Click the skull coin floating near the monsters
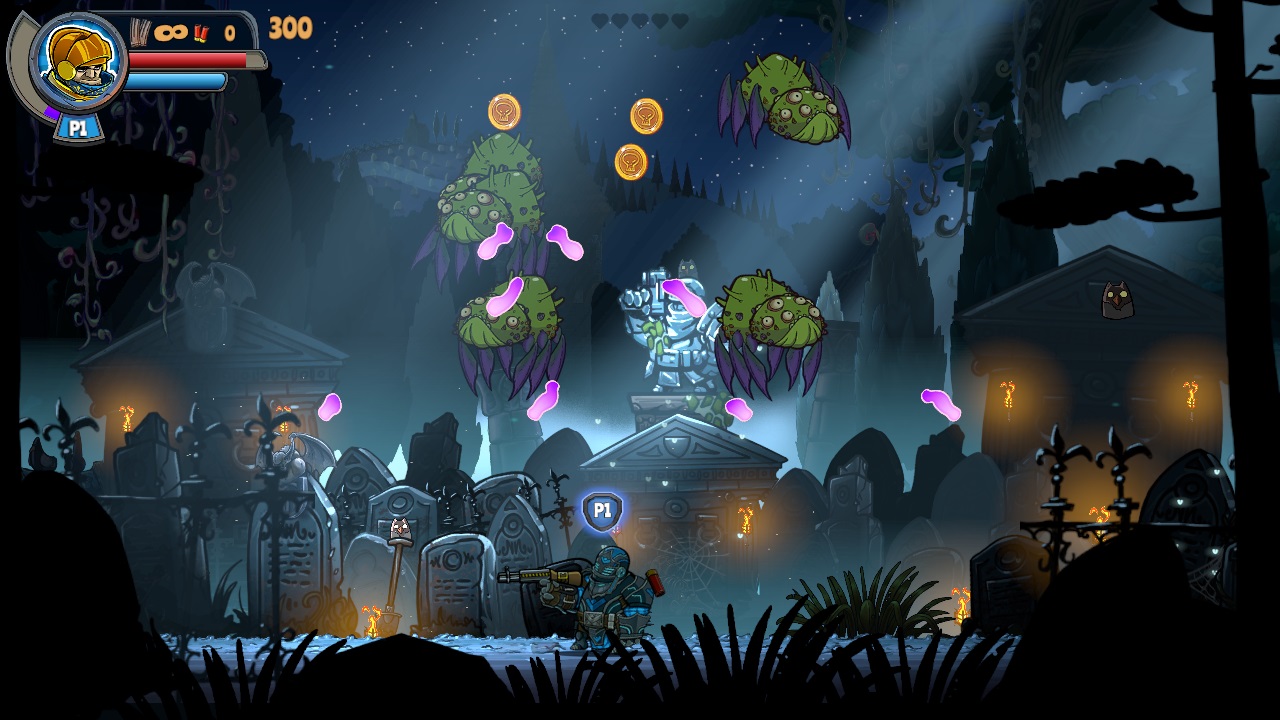The image size is (1280, 720). 504,111
